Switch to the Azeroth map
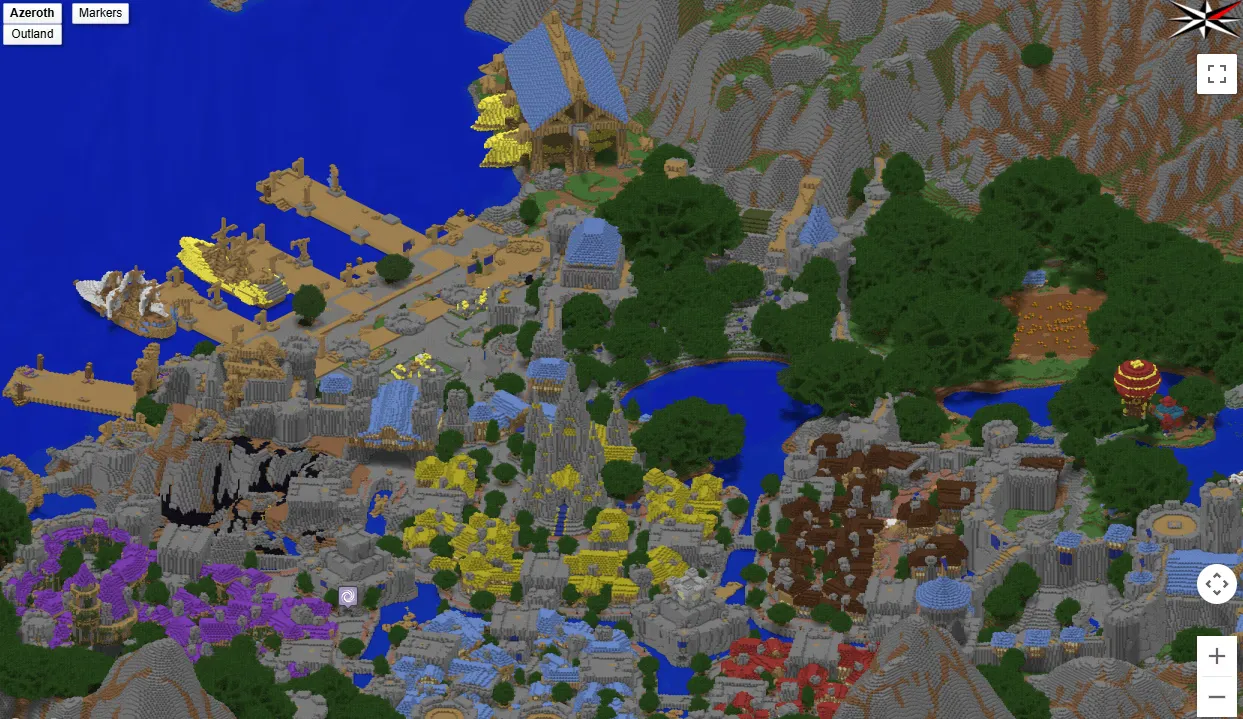The width and height of the screenshot is (1243, 719). click(33, 13)
